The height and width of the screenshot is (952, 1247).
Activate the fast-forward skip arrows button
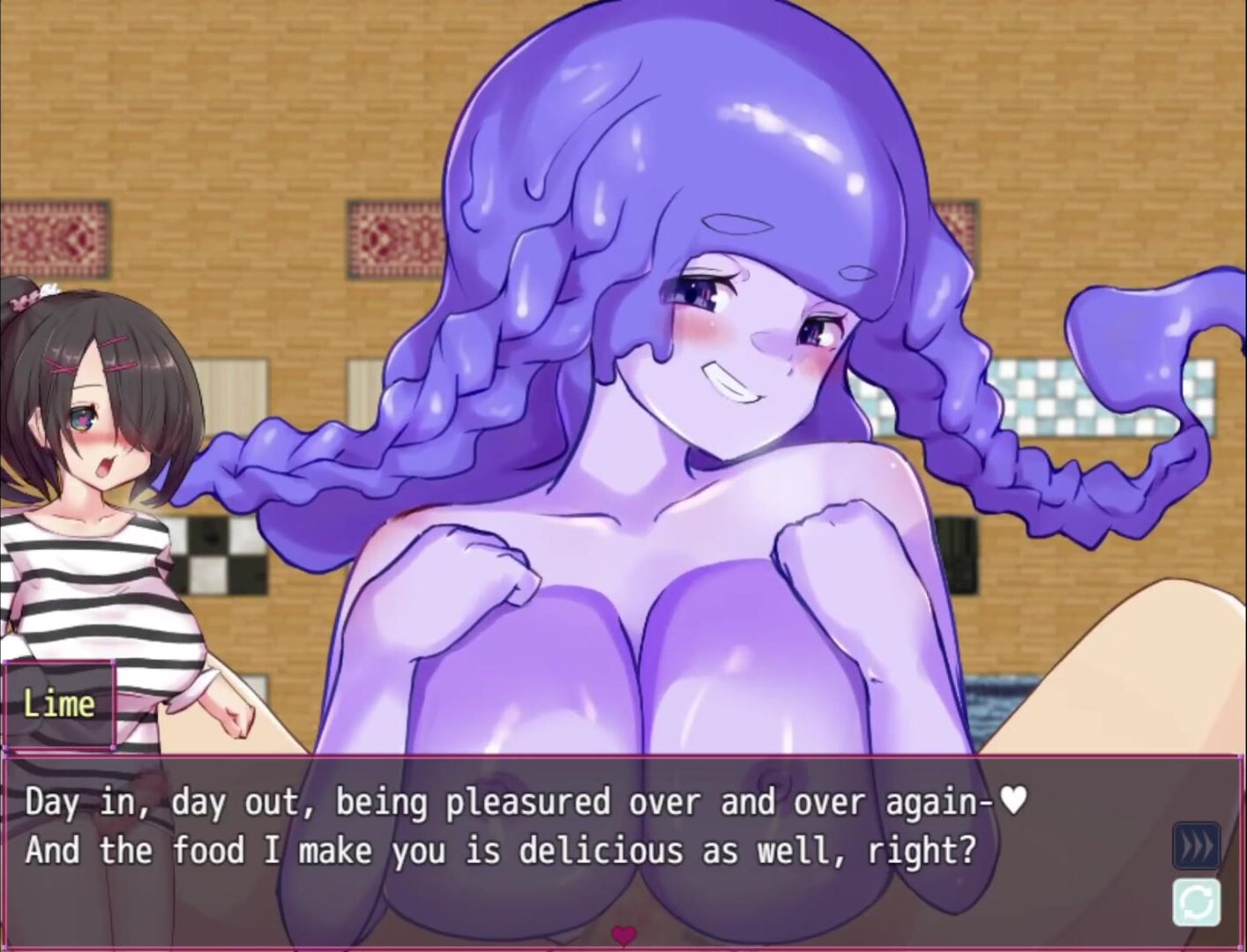(1197, 846)
